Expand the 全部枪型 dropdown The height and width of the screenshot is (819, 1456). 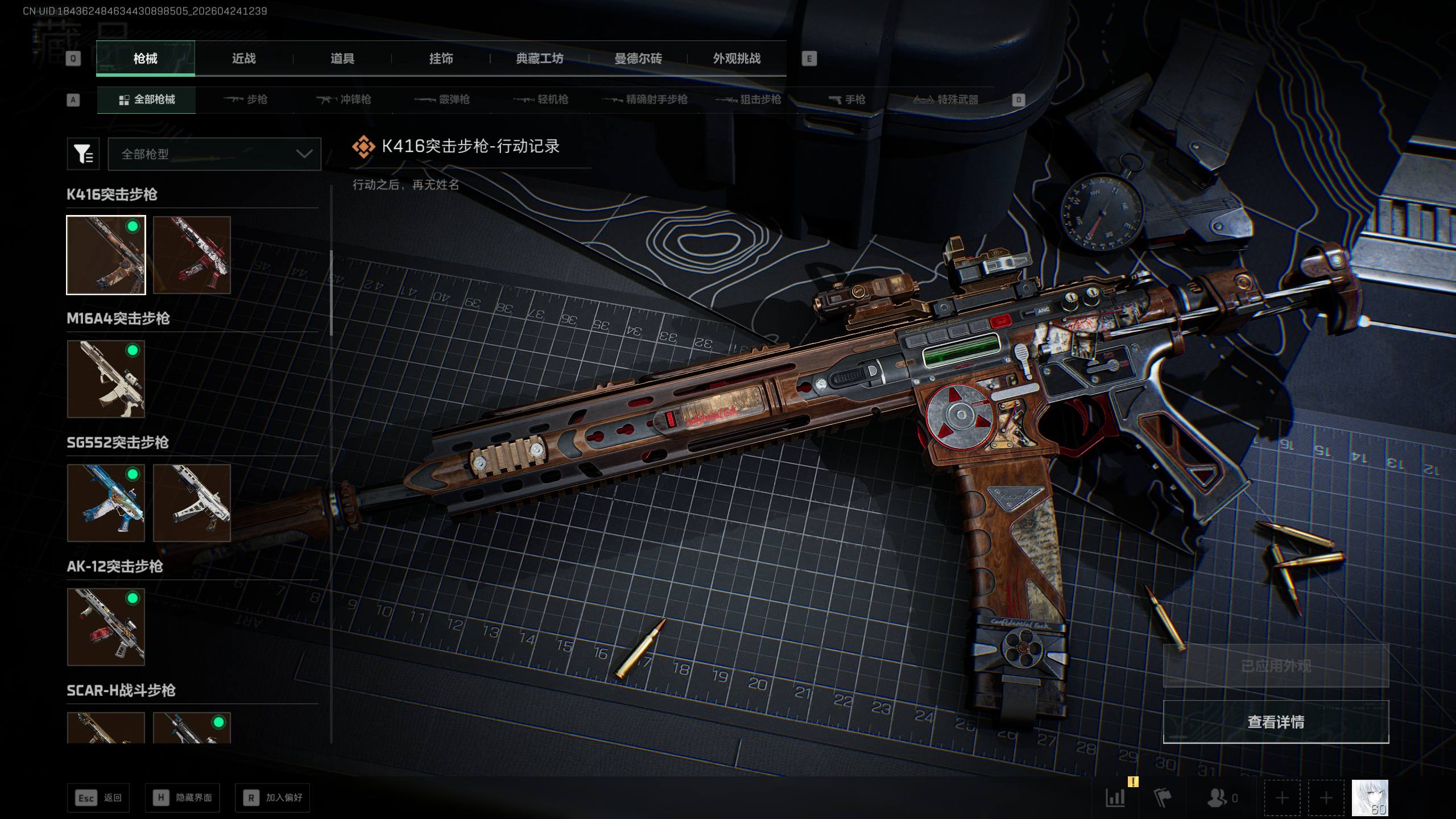point(214,154)
